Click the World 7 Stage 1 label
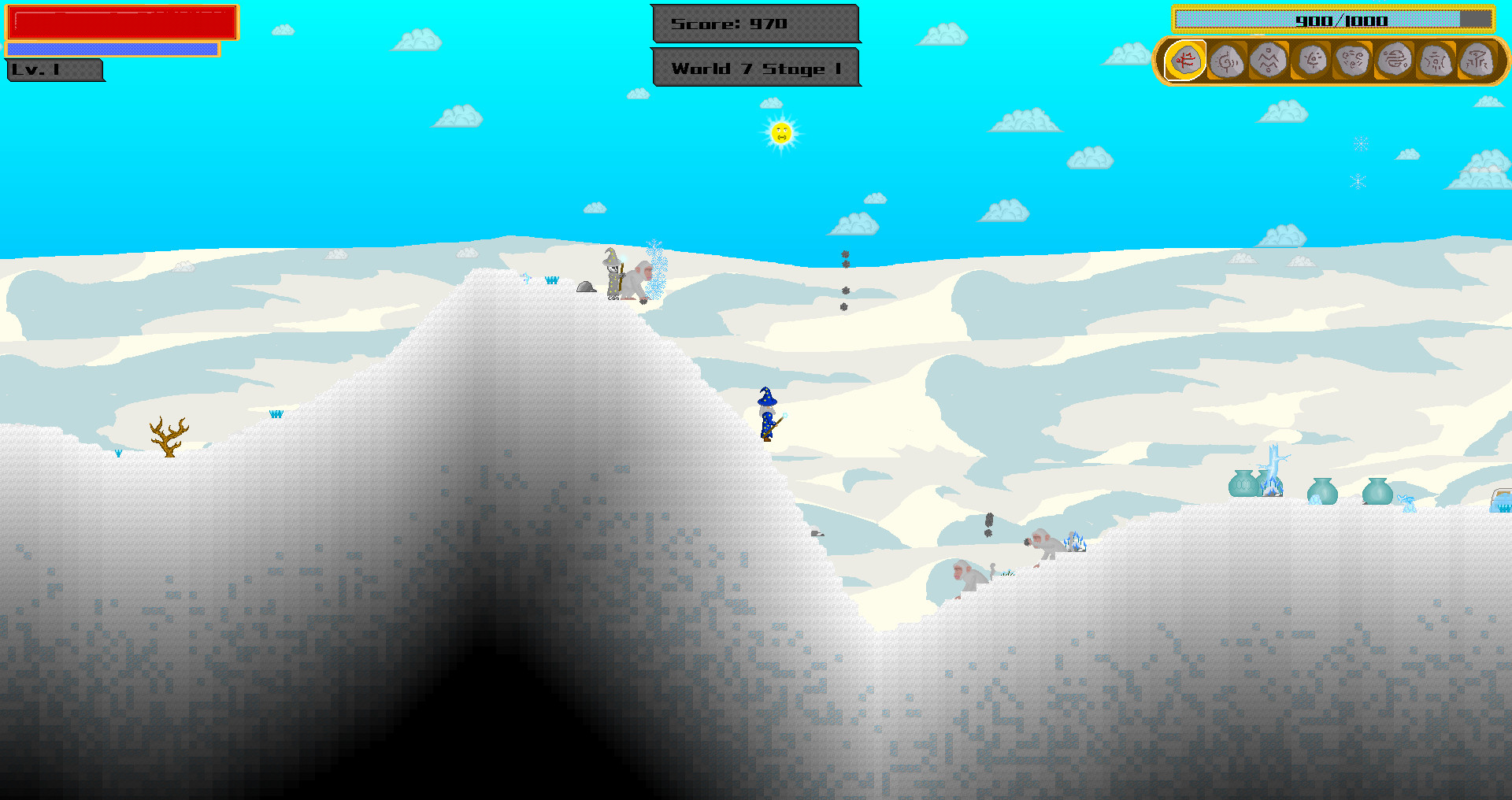Viewport: 1512px width, 800px height. (x=755, y=69)
